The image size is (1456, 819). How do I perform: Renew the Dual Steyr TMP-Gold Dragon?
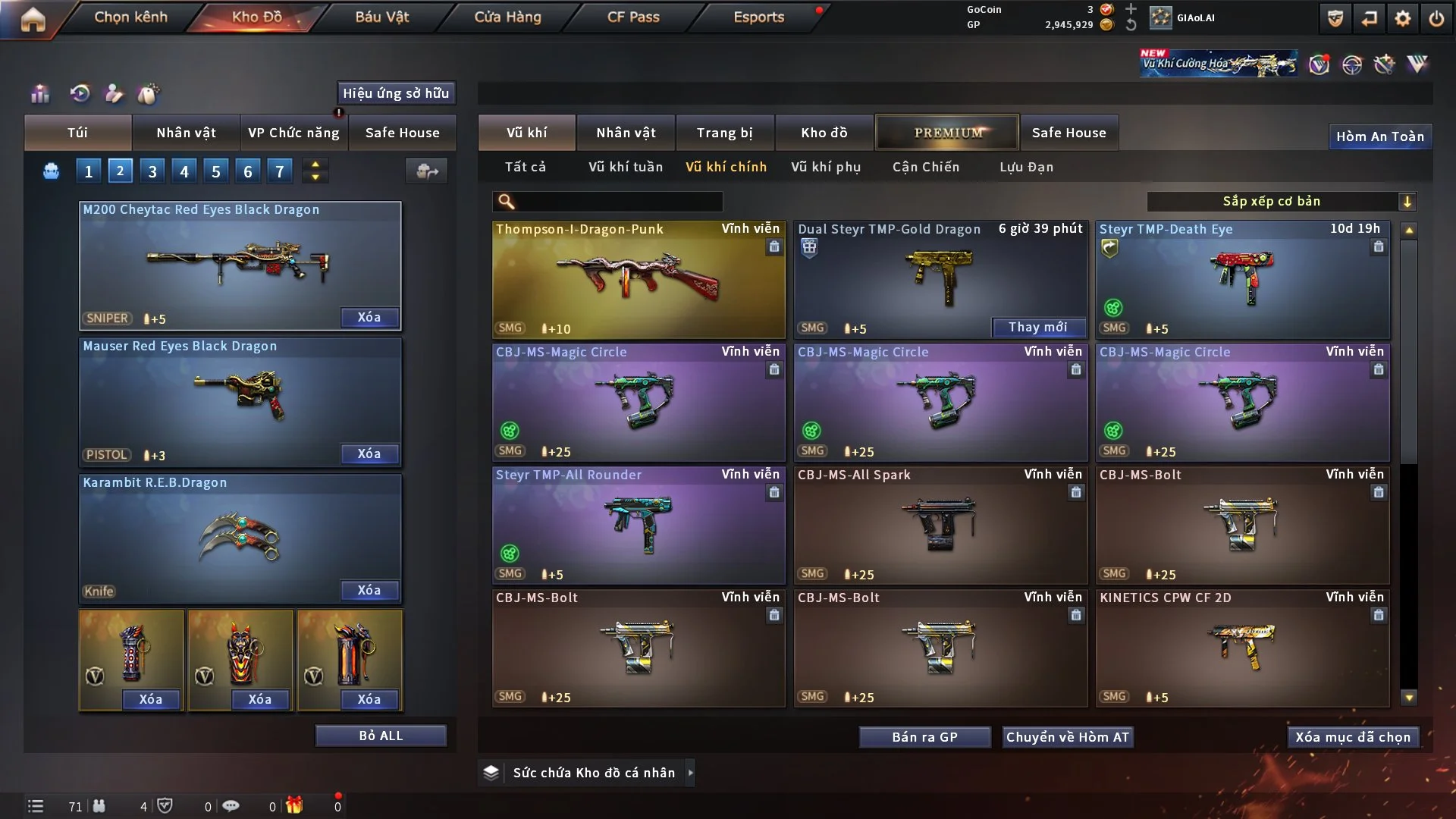click(1037, 328)
